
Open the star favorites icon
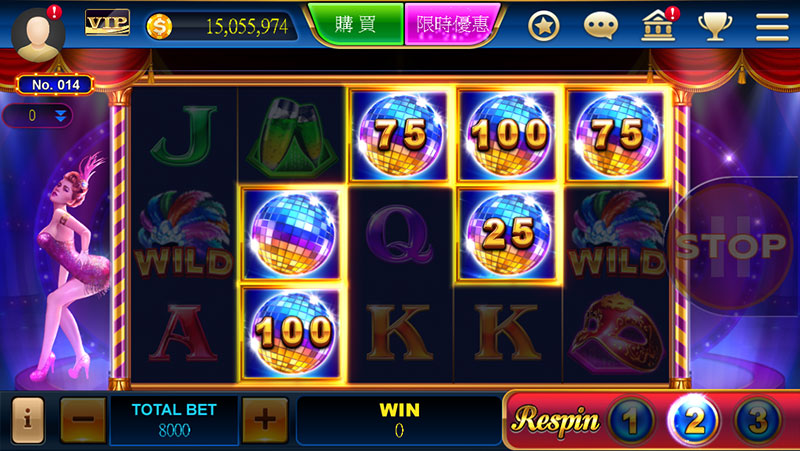coord(544,27)
